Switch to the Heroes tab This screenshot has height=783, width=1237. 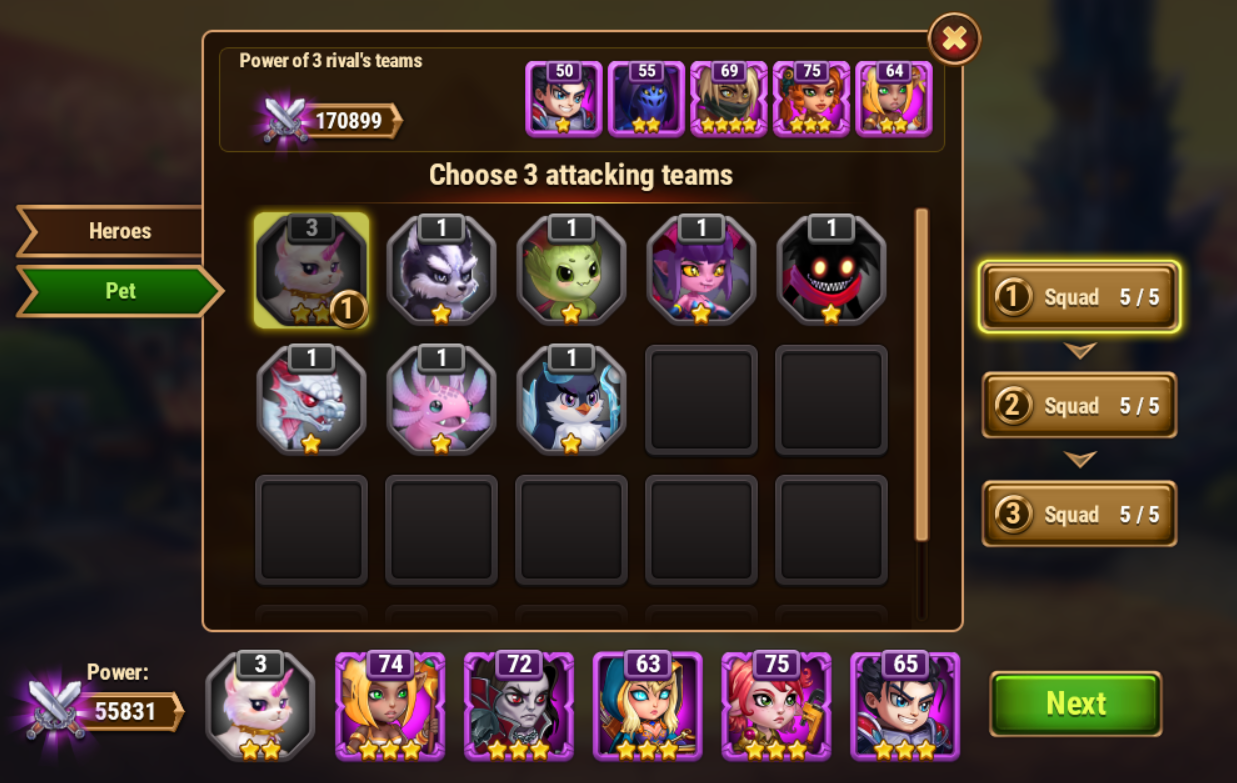[118, 231]
